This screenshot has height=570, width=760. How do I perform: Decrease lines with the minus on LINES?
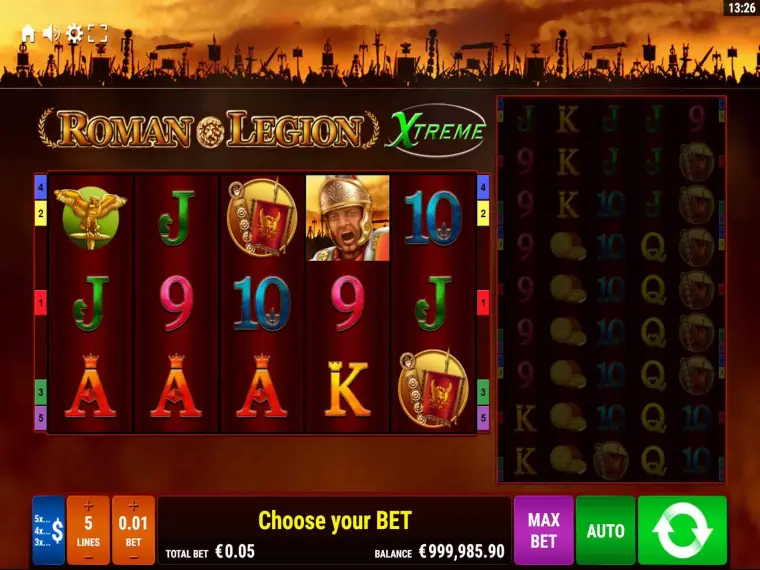coord(88,555)
